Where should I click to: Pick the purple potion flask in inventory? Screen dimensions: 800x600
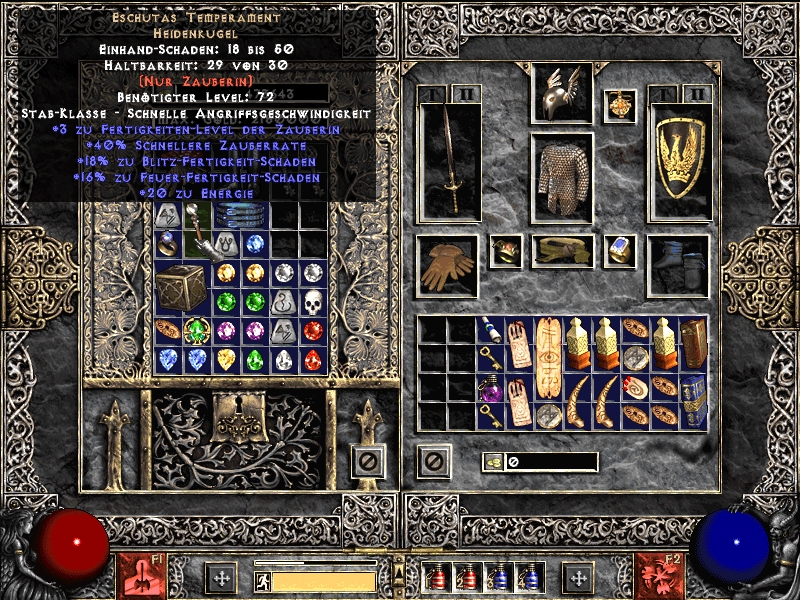[491, 387]
